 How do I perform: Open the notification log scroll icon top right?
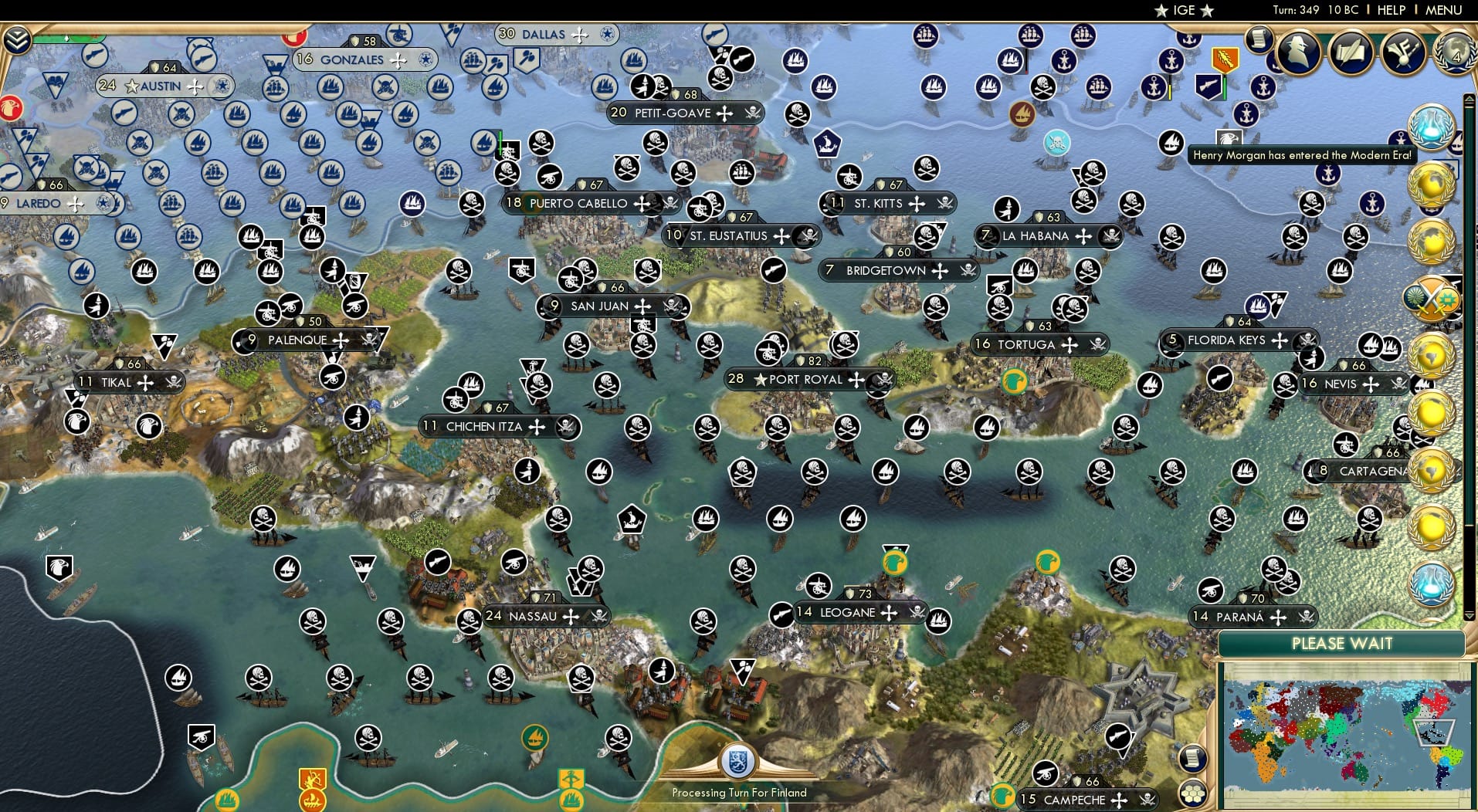point(1259,39)
